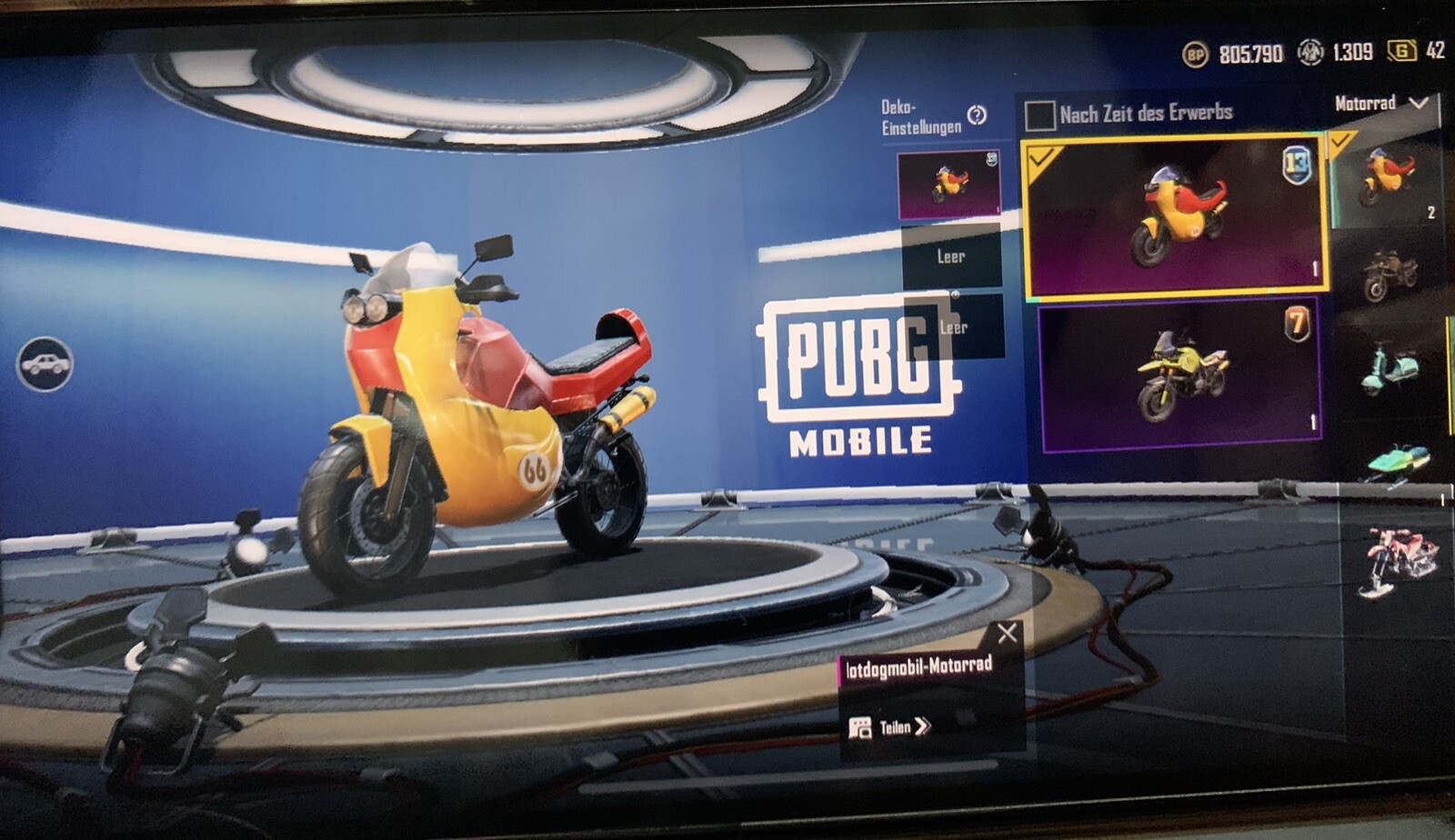1455x840 pixels.
Task: Click the level 13 badge on the Hotdogmobil
Action: point(1299,164)
